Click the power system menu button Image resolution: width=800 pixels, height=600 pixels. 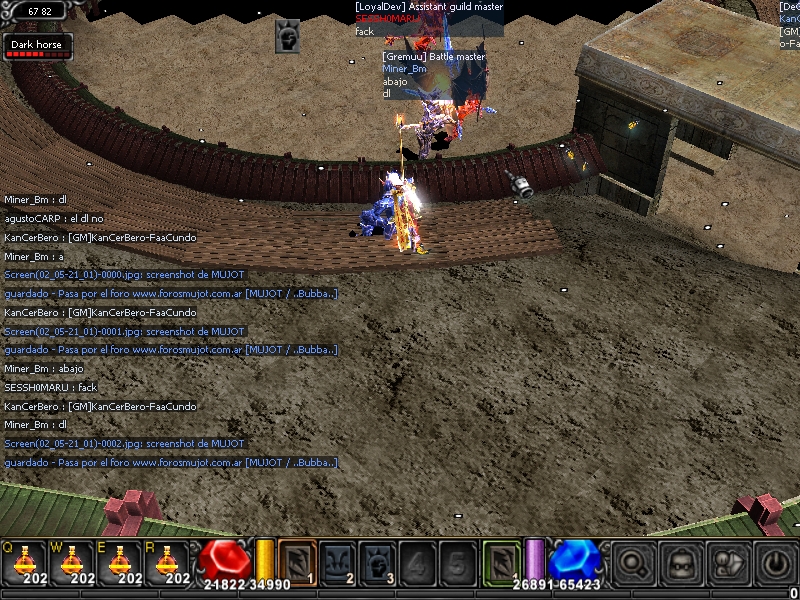click(774, 562)
